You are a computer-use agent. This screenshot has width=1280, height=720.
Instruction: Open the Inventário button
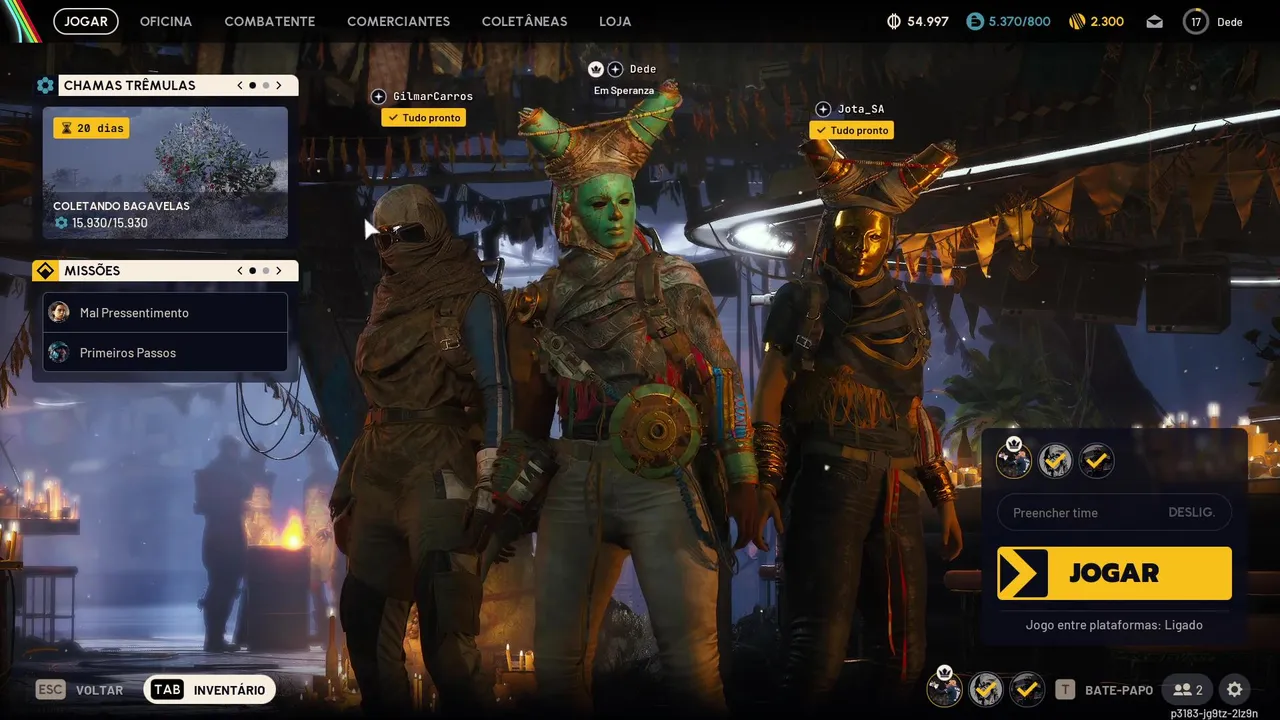(x=210, y=690)
